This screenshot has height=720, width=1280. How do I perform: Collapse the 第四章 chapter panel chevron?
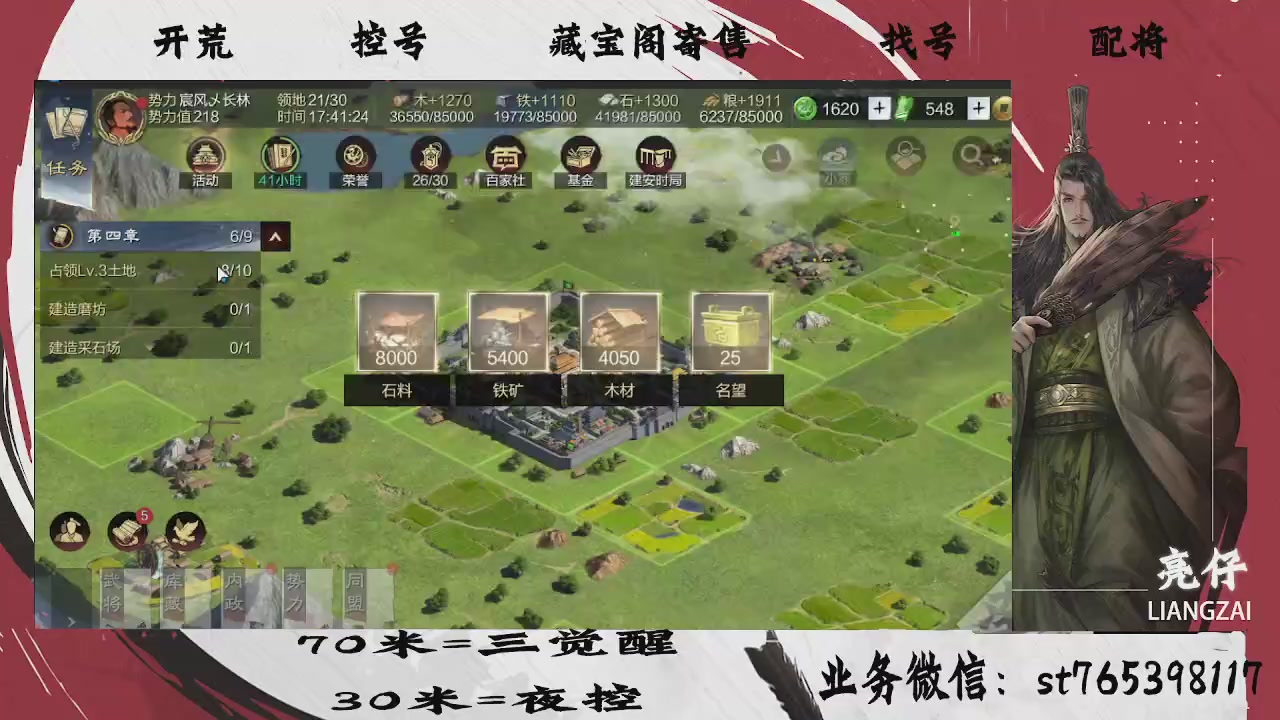275,236
